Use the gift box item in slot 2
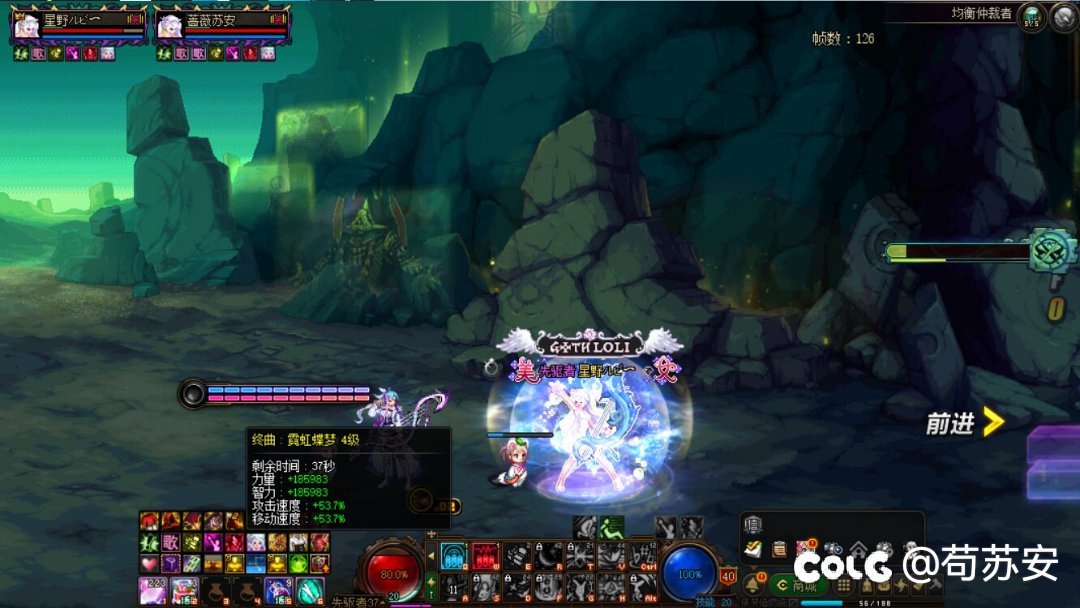The width and height of the screenshot is (1080, 608). (x=184, y=590)
